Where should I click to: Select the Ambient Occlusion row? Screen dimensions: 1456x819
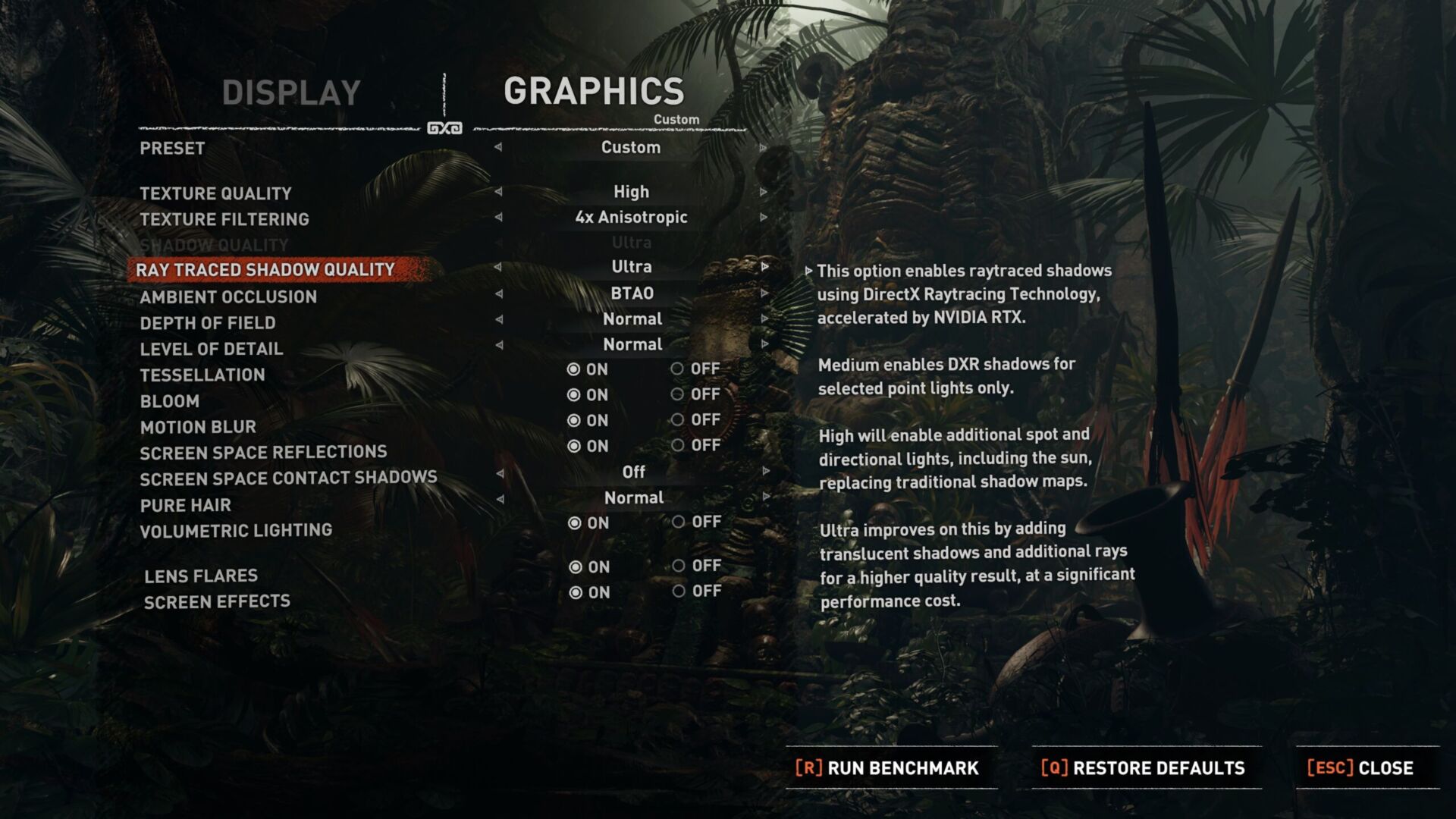click(228, 297)
